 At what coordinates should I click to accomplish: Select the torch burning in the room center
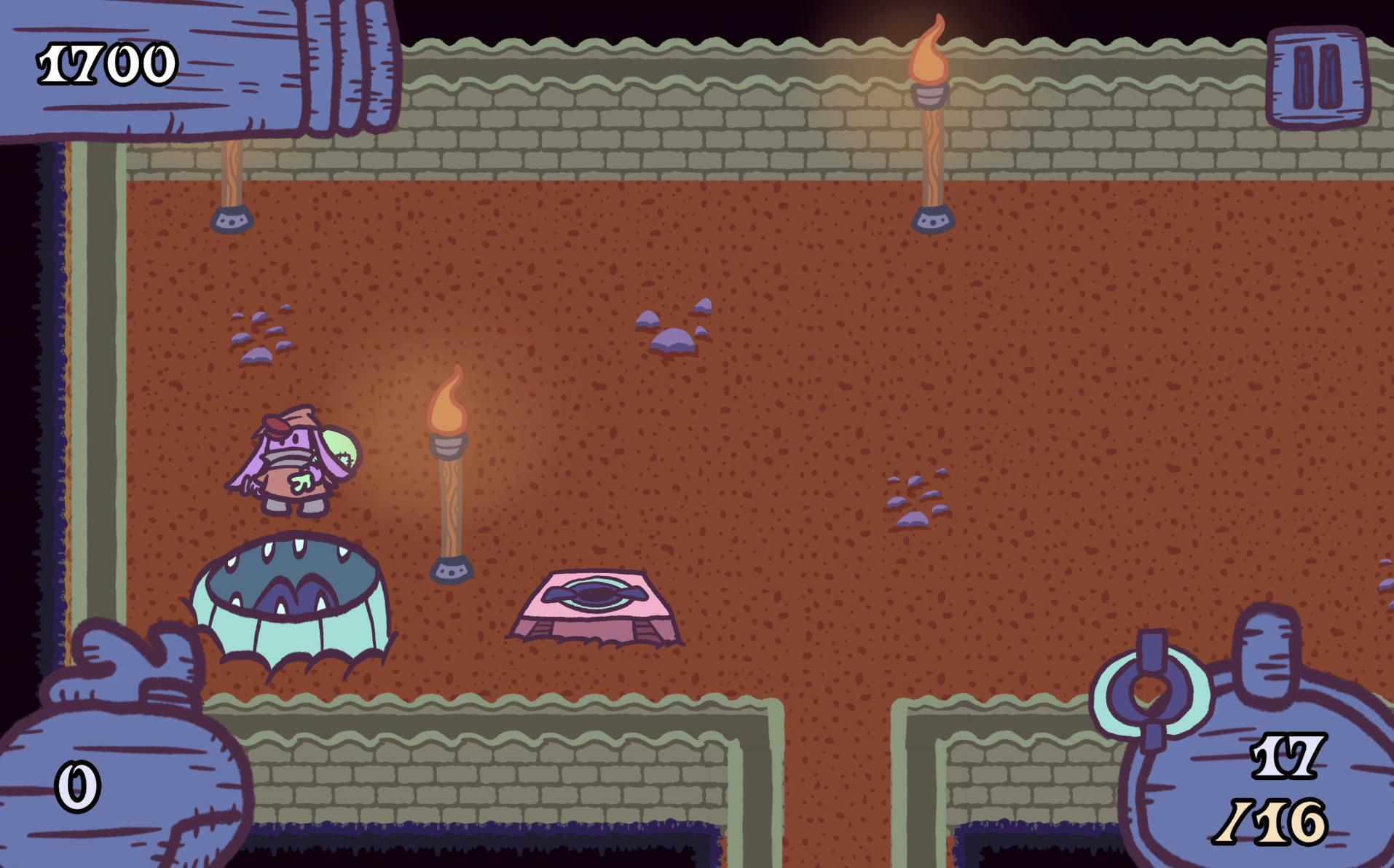(x=451, y=473)
